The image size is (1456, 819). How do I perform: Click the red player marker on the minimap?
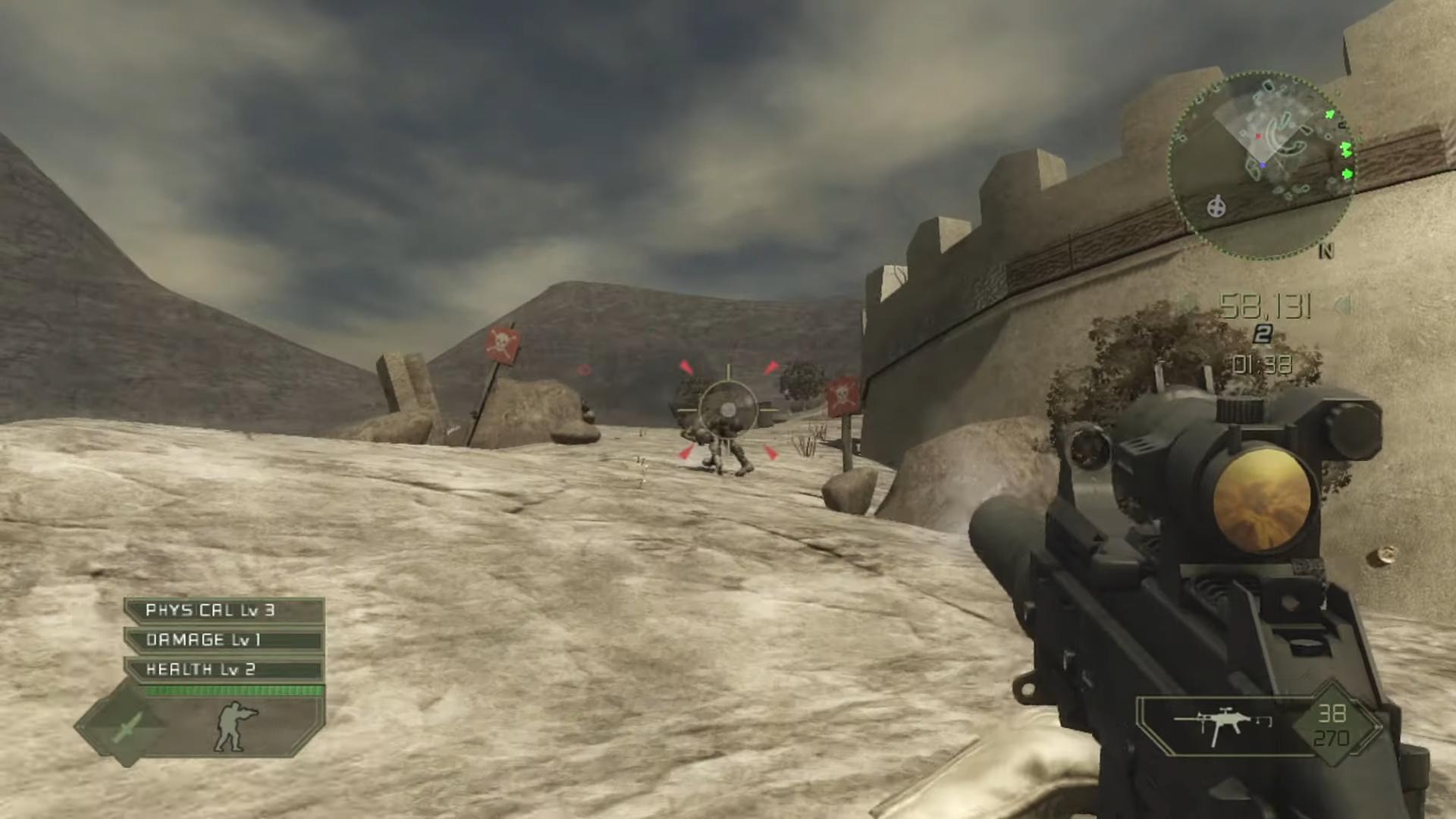pyautogui.click(x=1258, y=136)
